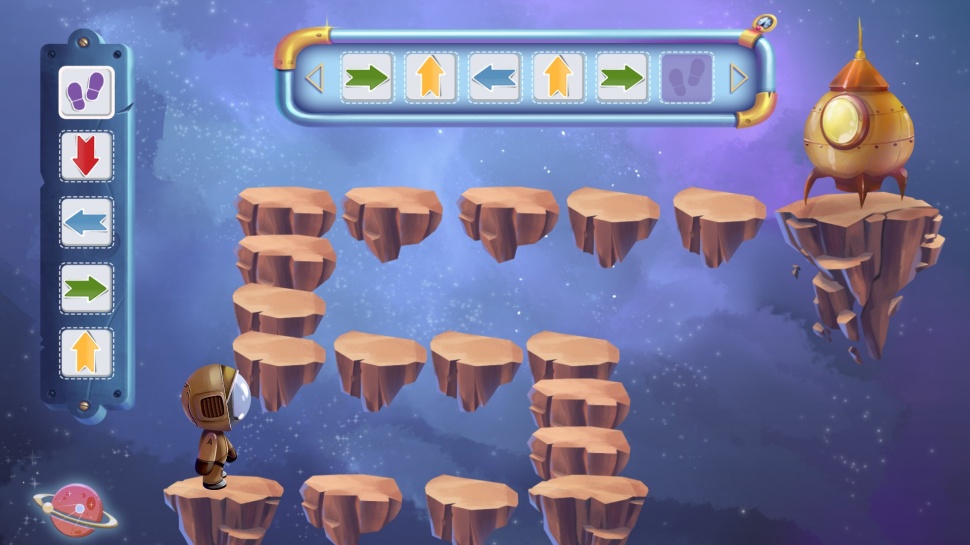The height and width of the screenshot is (545, 970).
Task: Select the purple footprints command in the side palette
Action: coord(86,92)
